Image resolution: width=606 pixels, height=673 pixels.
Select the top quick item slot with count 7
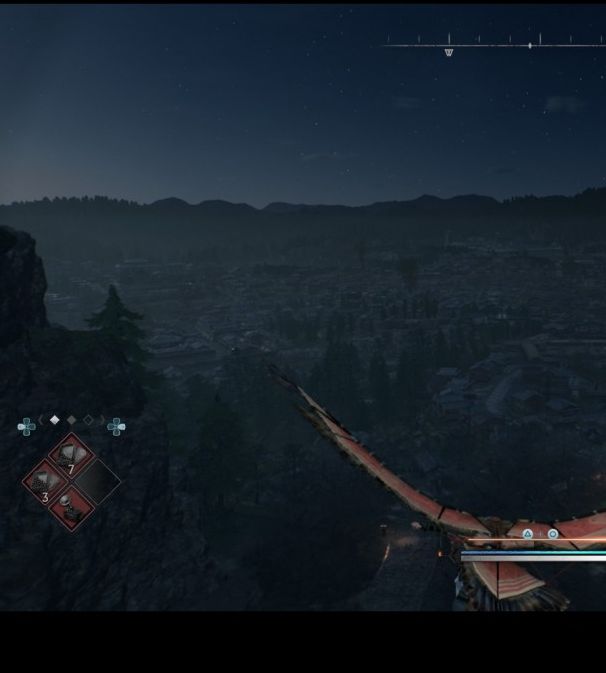tap(70, 458)
